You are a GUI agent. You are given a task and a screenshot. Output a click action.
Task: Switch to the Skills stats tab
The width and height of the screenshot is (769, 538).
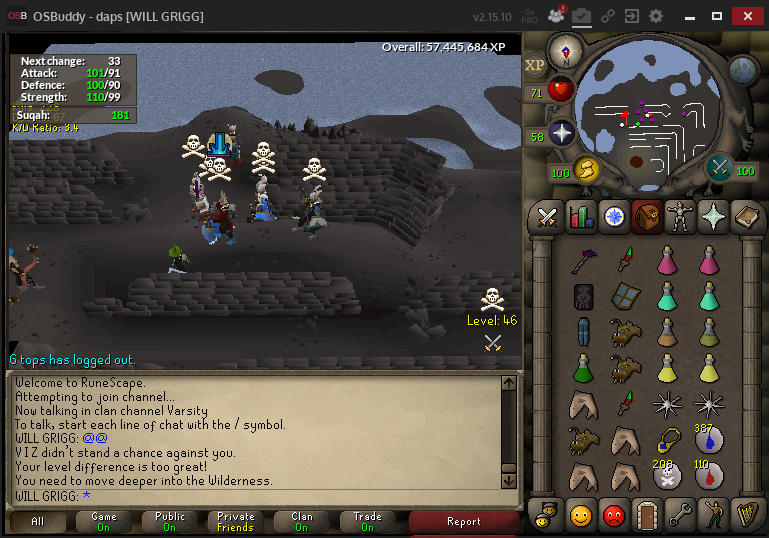pos(581,216)
